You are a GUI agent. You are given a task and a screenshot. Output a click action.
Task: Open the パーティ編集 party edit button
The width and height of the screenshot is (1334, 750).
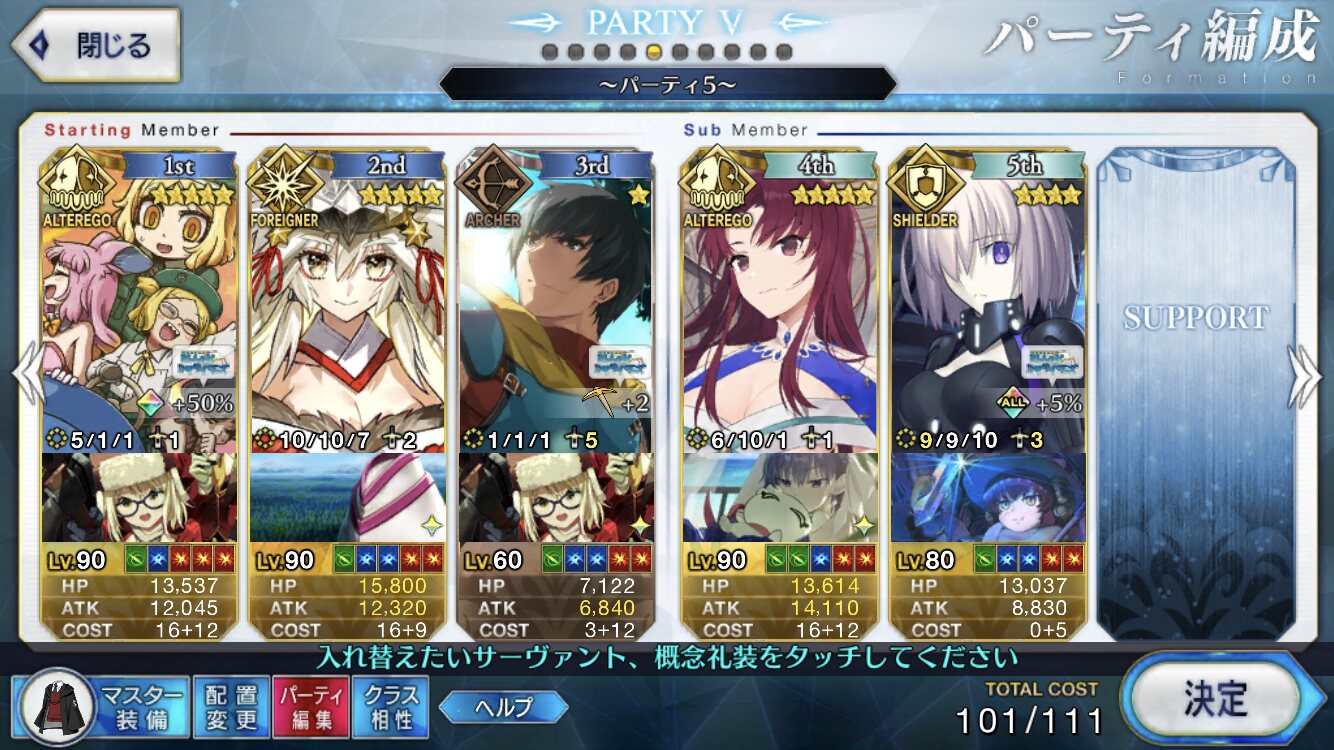[311, 707]
